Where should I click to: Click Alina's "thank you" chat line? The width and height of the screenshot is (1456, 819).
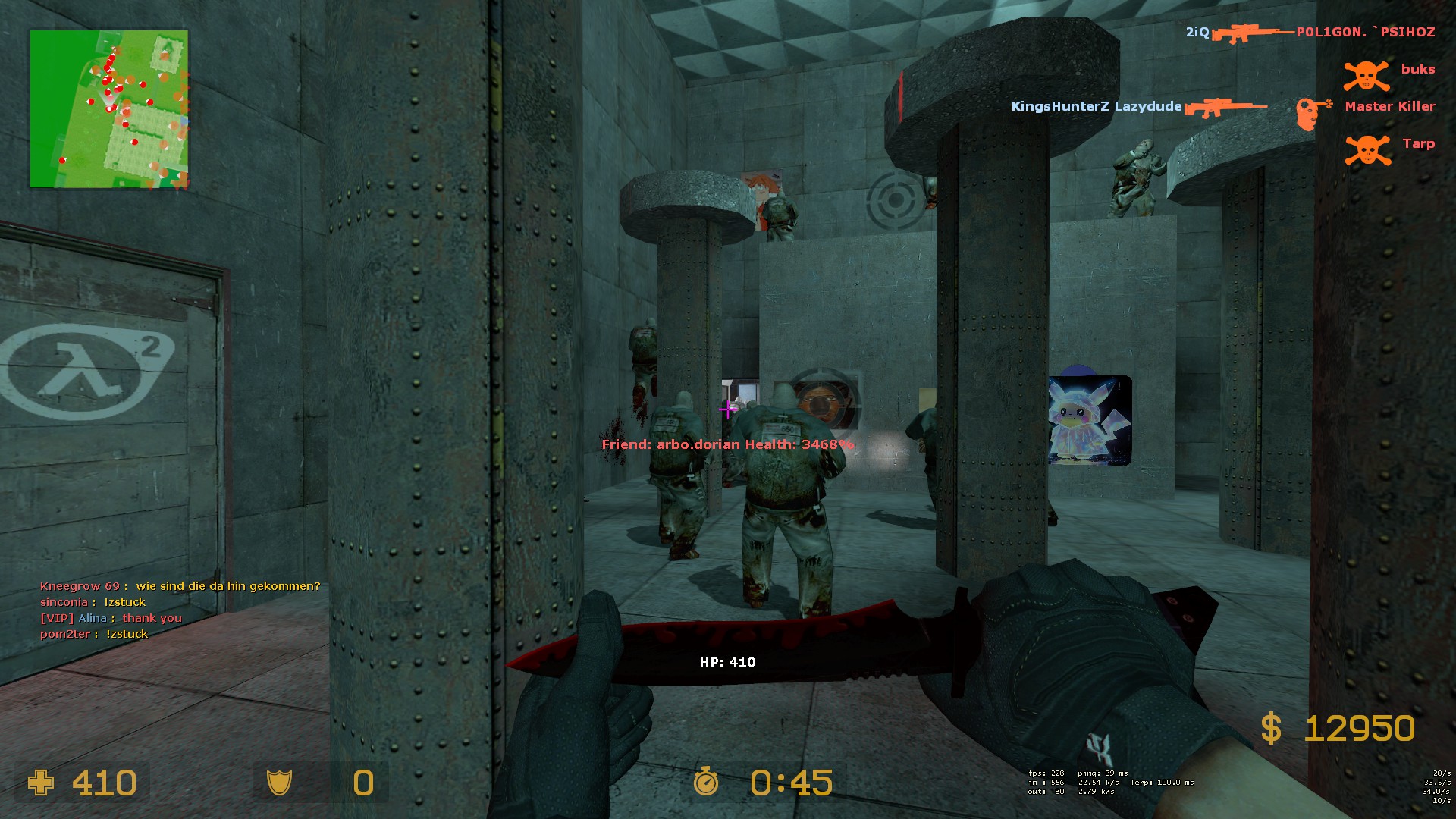pos(111,618)
